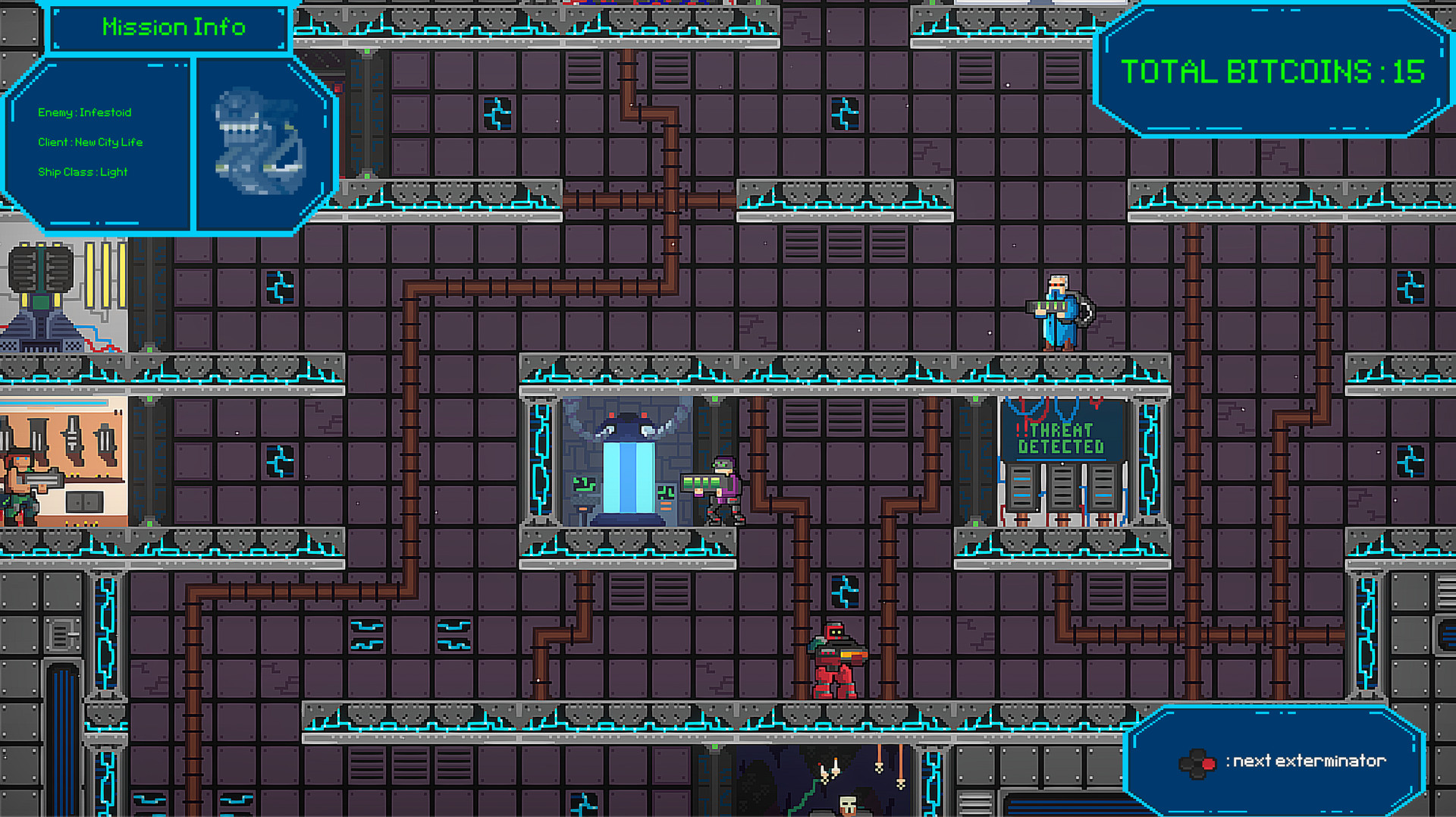
Task: Toggle the blue energy conduit panel beside teleporter
Action: point(542,463)
